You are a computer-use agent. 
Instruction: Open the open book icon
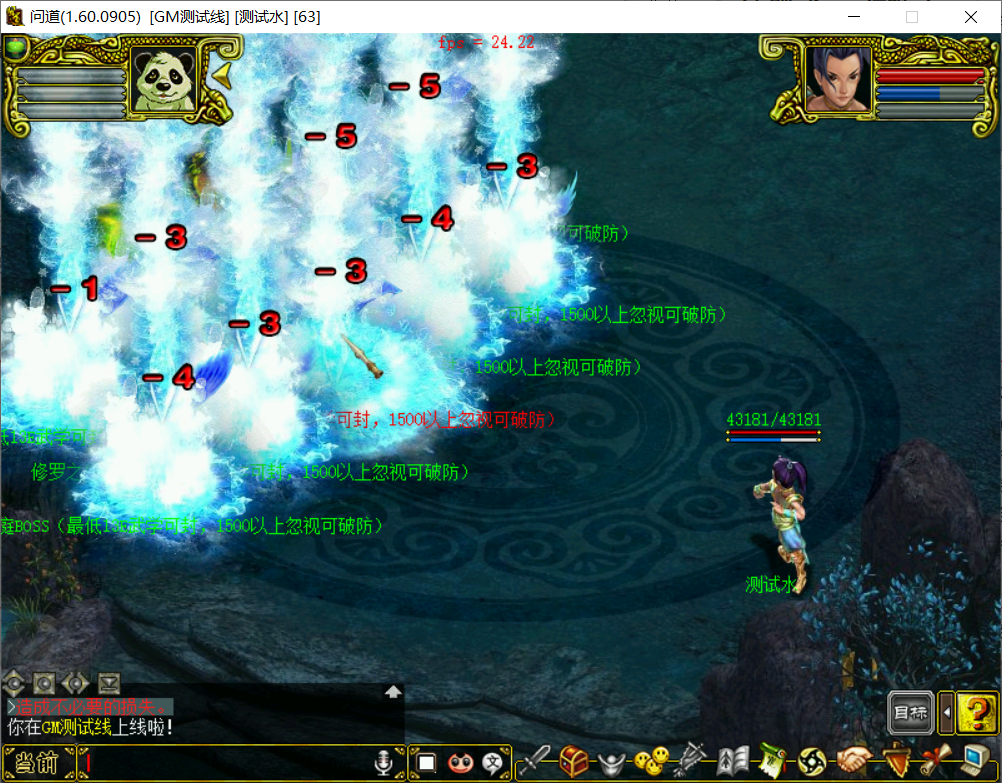[733, 762]
